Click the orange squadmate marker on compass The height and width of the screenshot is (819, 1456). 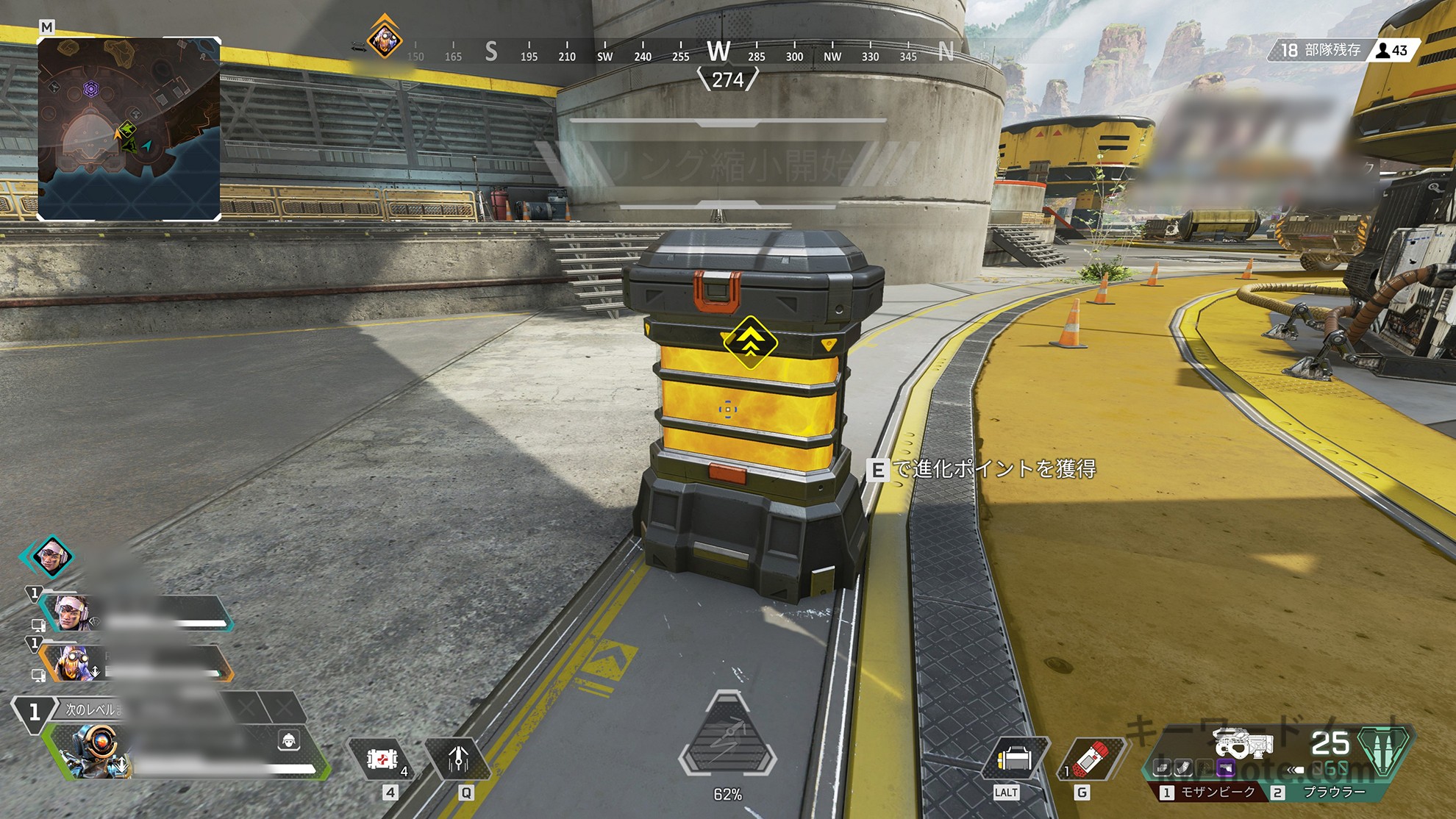[385, 37]
